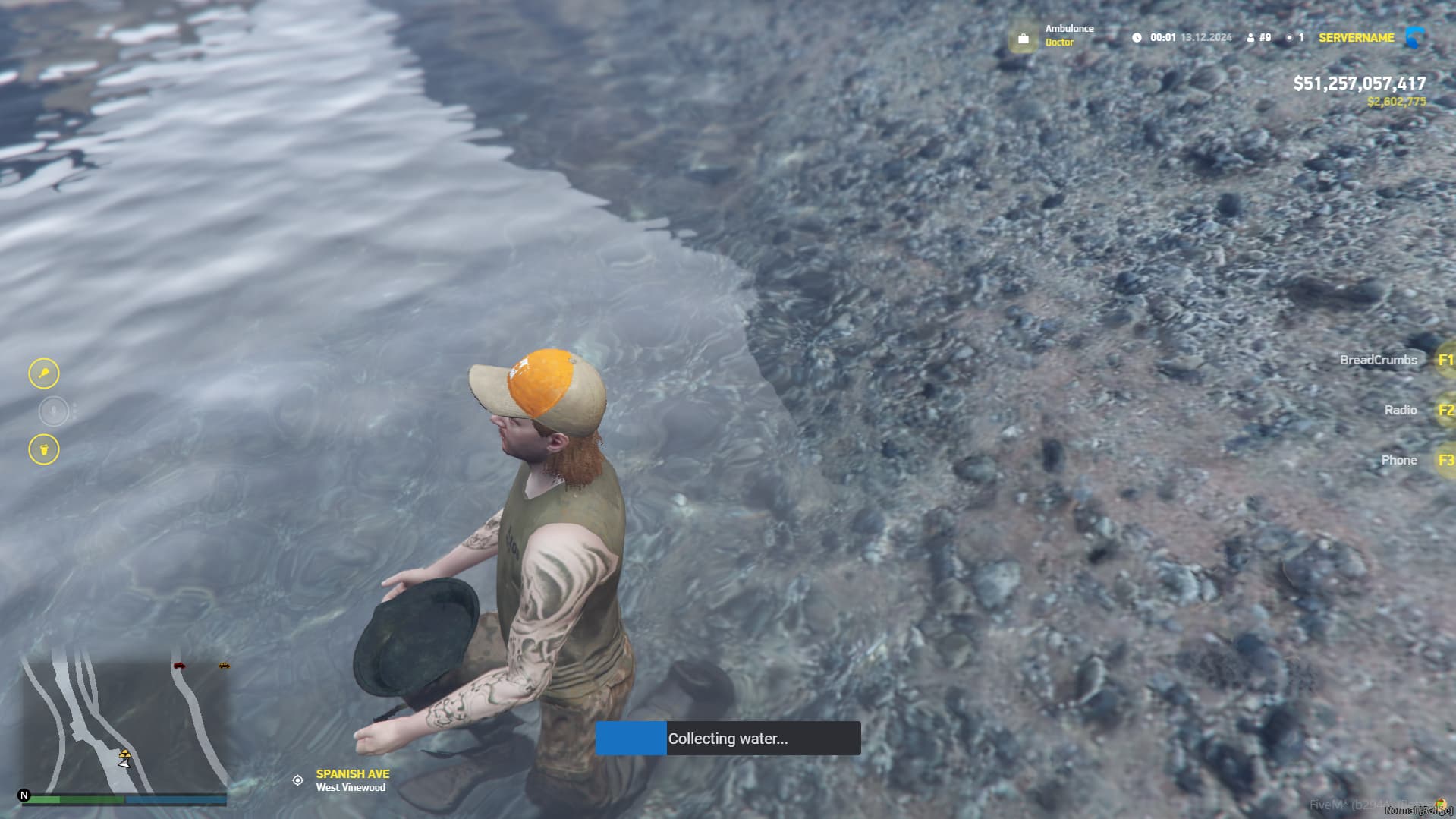
Task: Toggle voice range with the mic indicator
Action: [52, 411]
